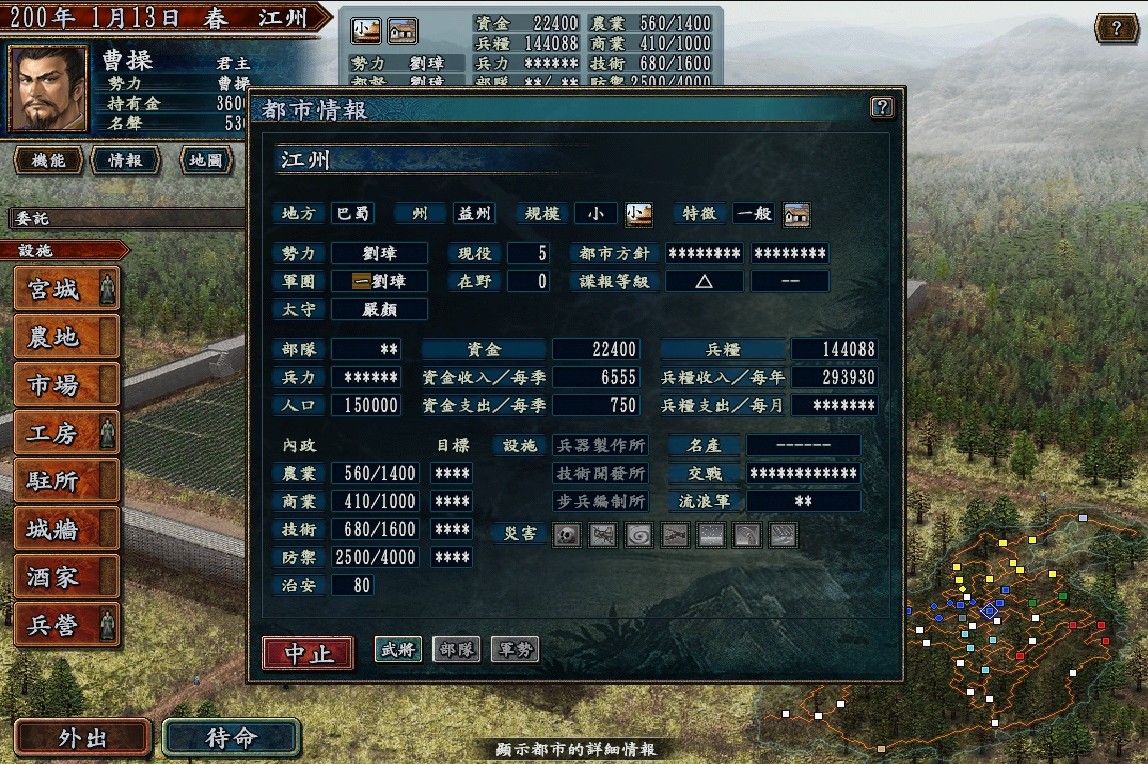Select the 農地 farmland facility

67,338
